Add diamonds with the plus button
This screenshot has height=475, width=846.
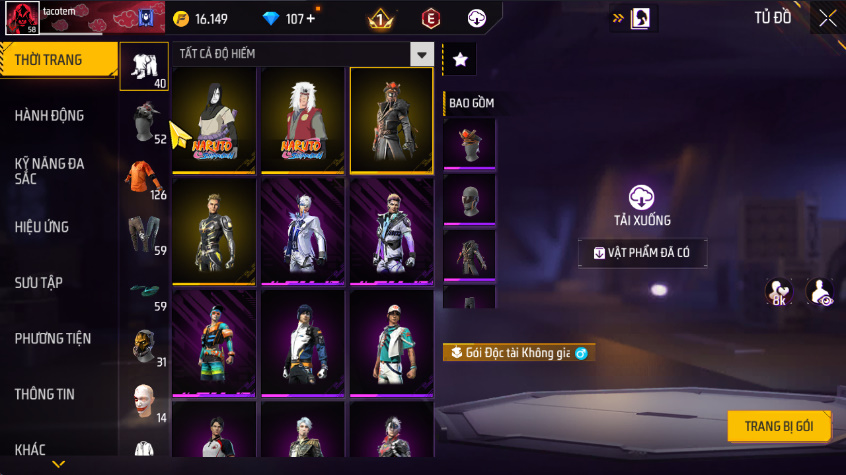tap(310, 19)
